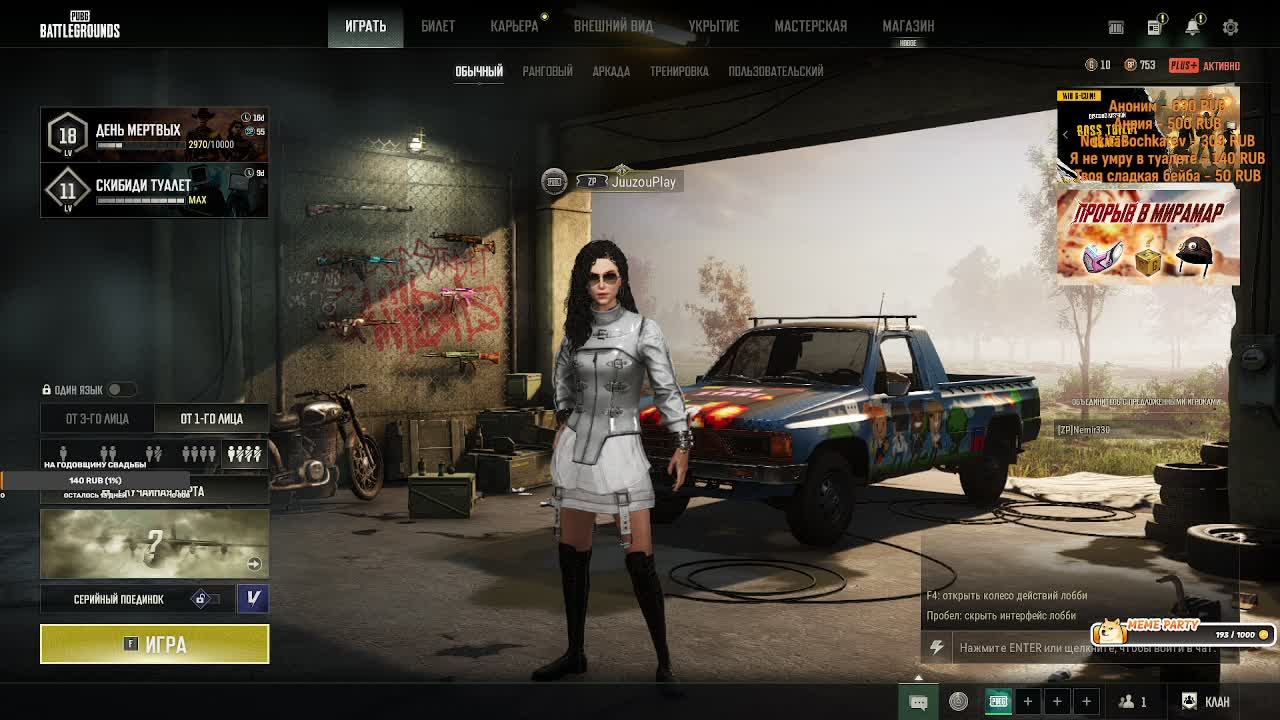The width and height of the screenshot is (1280, 720).
Task: Show notifications via the bell icon
Action: [x=1192, y=27]
